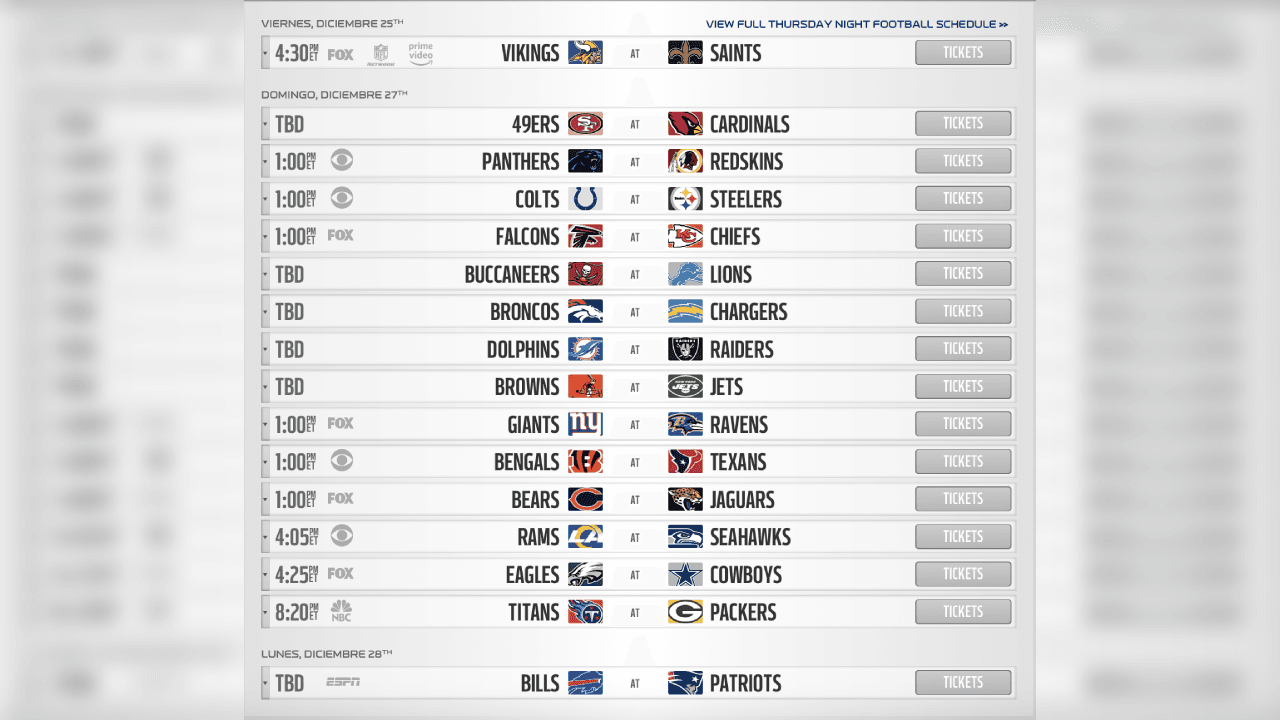1280x720 pixels.
Task: Open the full Thursday Night Football schedule link
Action: 857,23
